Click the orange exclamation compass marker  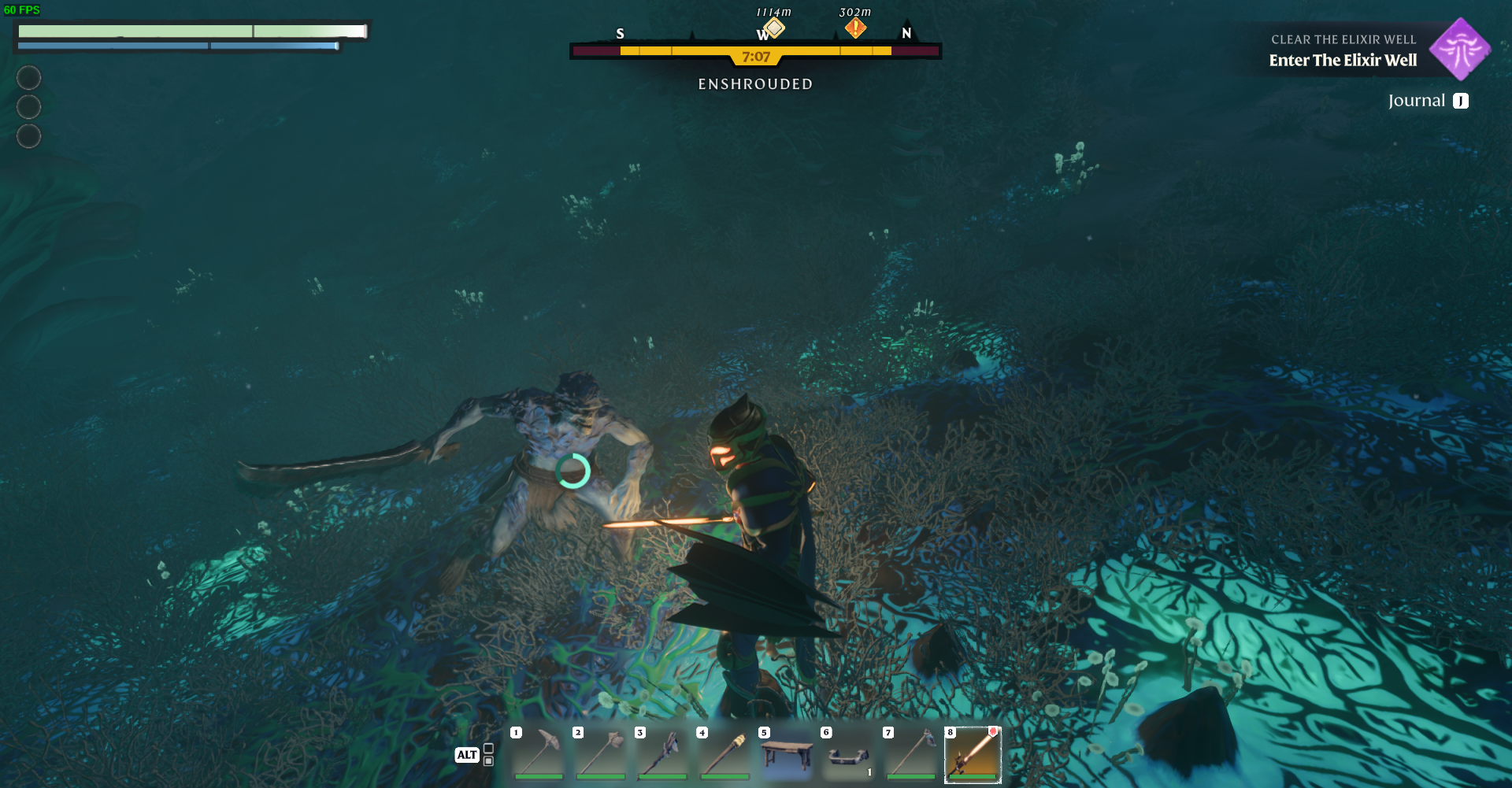[855, 28]
